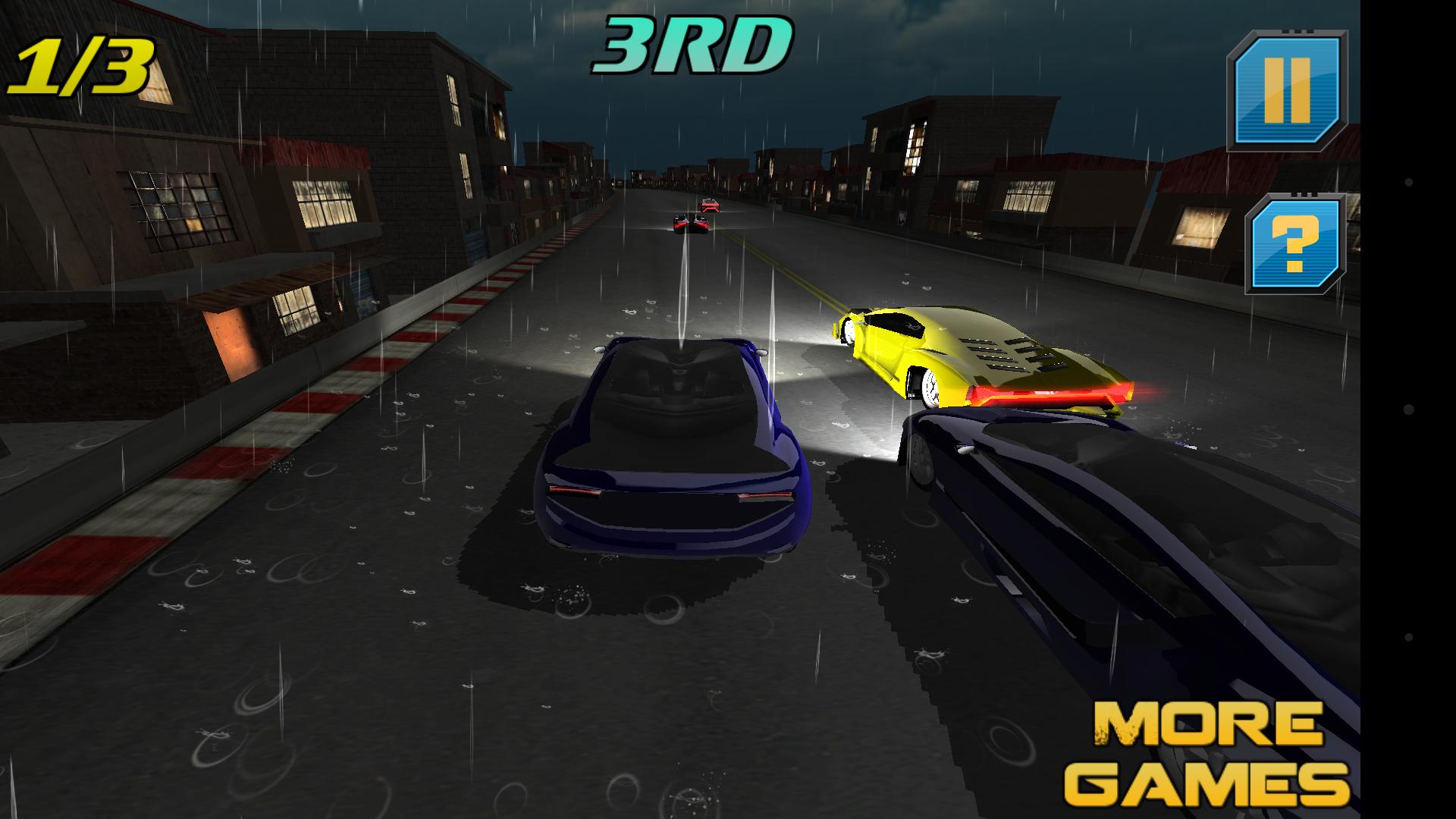Screen dimensions: 1456x819
Task: Select the pause button in top right corner
Action: 1289,92
